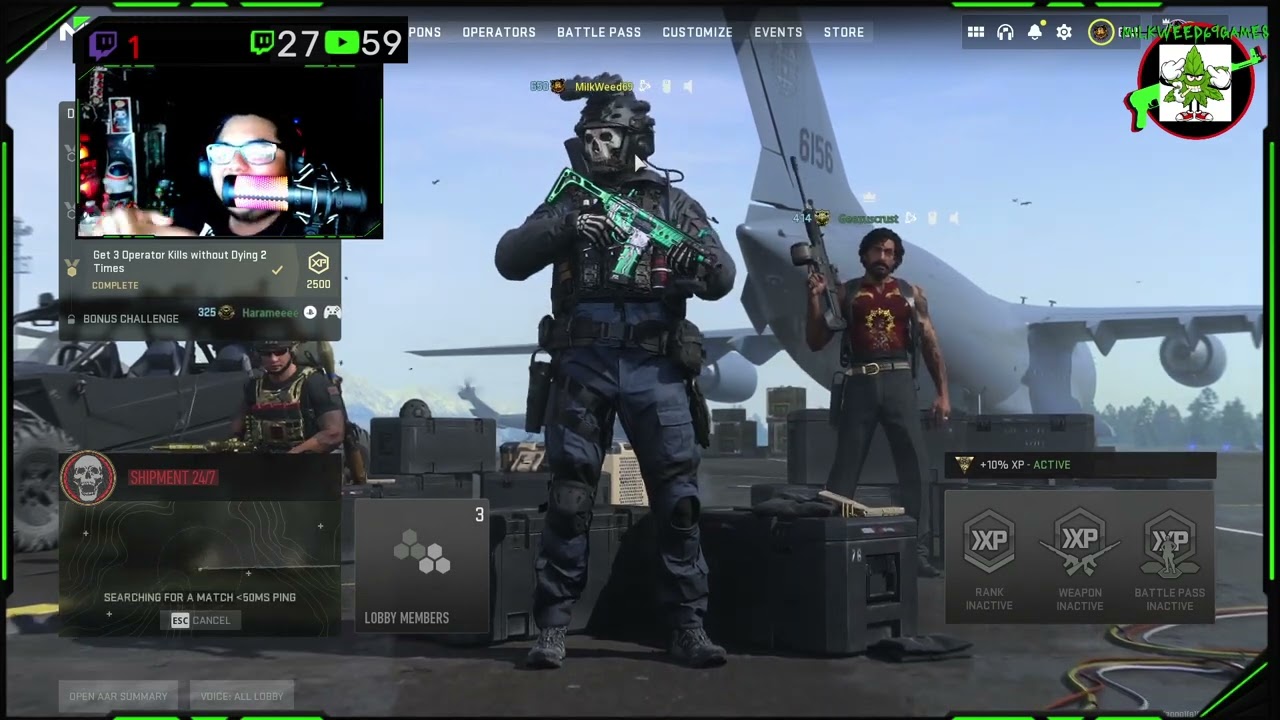The height and width of the screenshot is (720, 1280).
Task: Visit the Store tab
Action: pyautogui.click(x=844, y=32)
